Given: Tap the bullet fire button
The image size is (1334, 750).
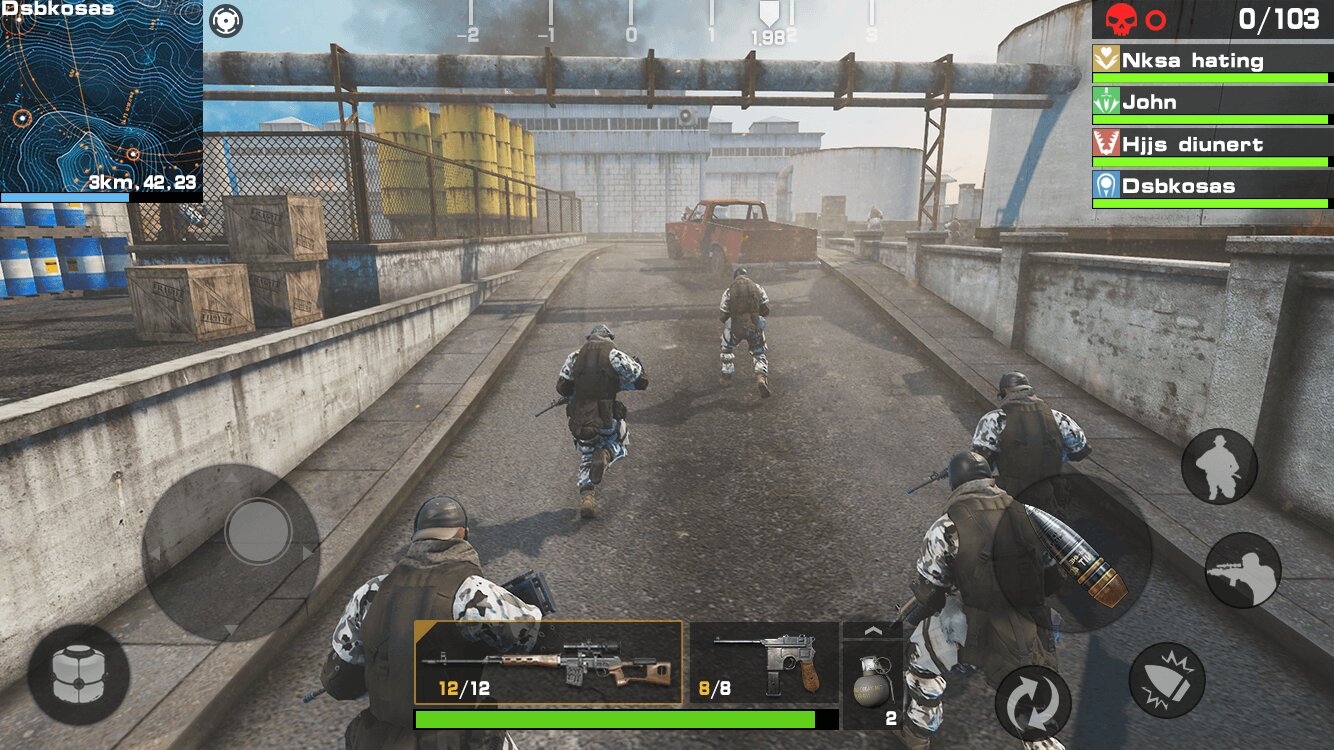Looking at the screenshot, I should [x=1072, y=553].
